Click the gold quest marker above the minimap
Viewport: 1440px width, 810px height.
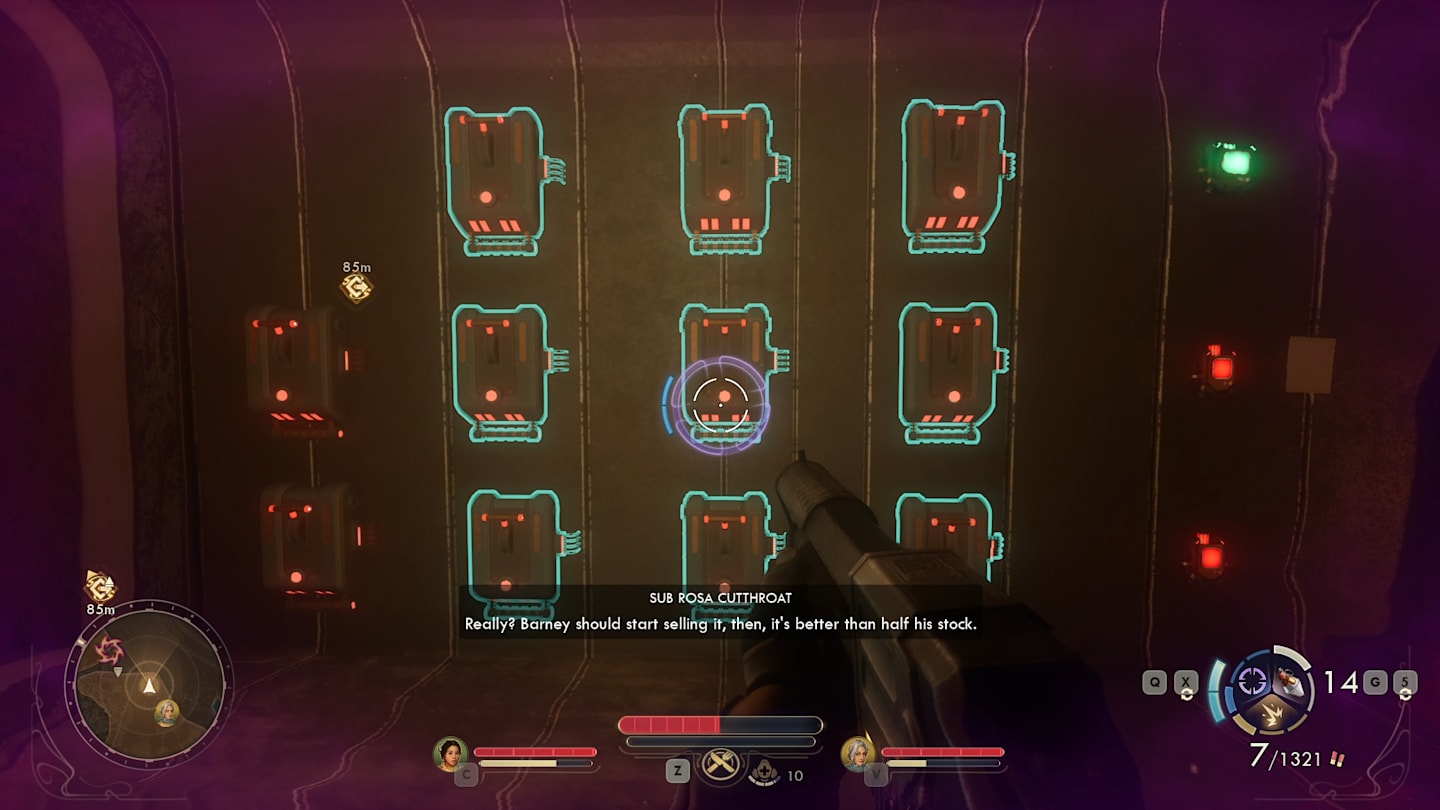tap(99, 586)
